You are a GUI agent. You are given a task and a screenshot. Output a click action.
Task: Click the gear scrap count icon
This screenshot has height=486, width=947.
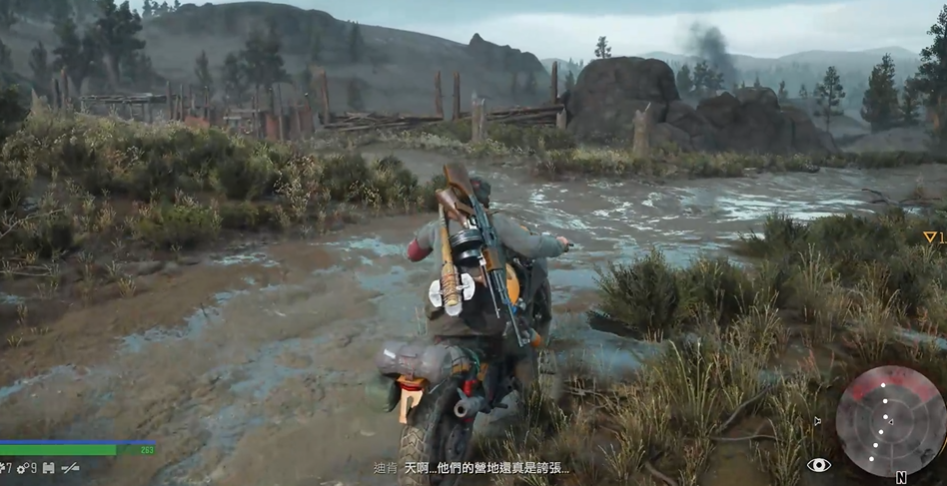(x=22, y=468)
